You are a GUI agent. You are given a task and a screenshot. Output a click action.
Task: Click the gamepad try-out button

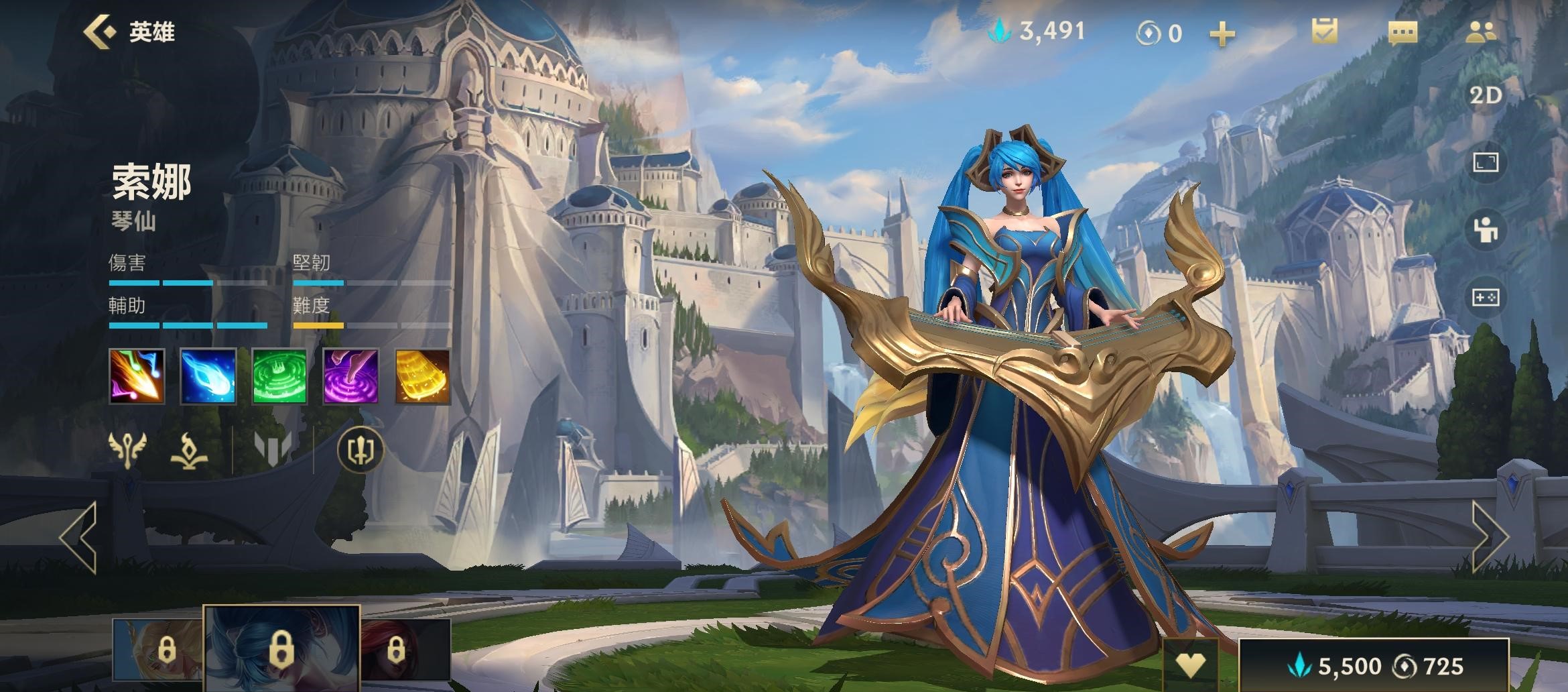pyautogui.click(x=1485, y=297)
